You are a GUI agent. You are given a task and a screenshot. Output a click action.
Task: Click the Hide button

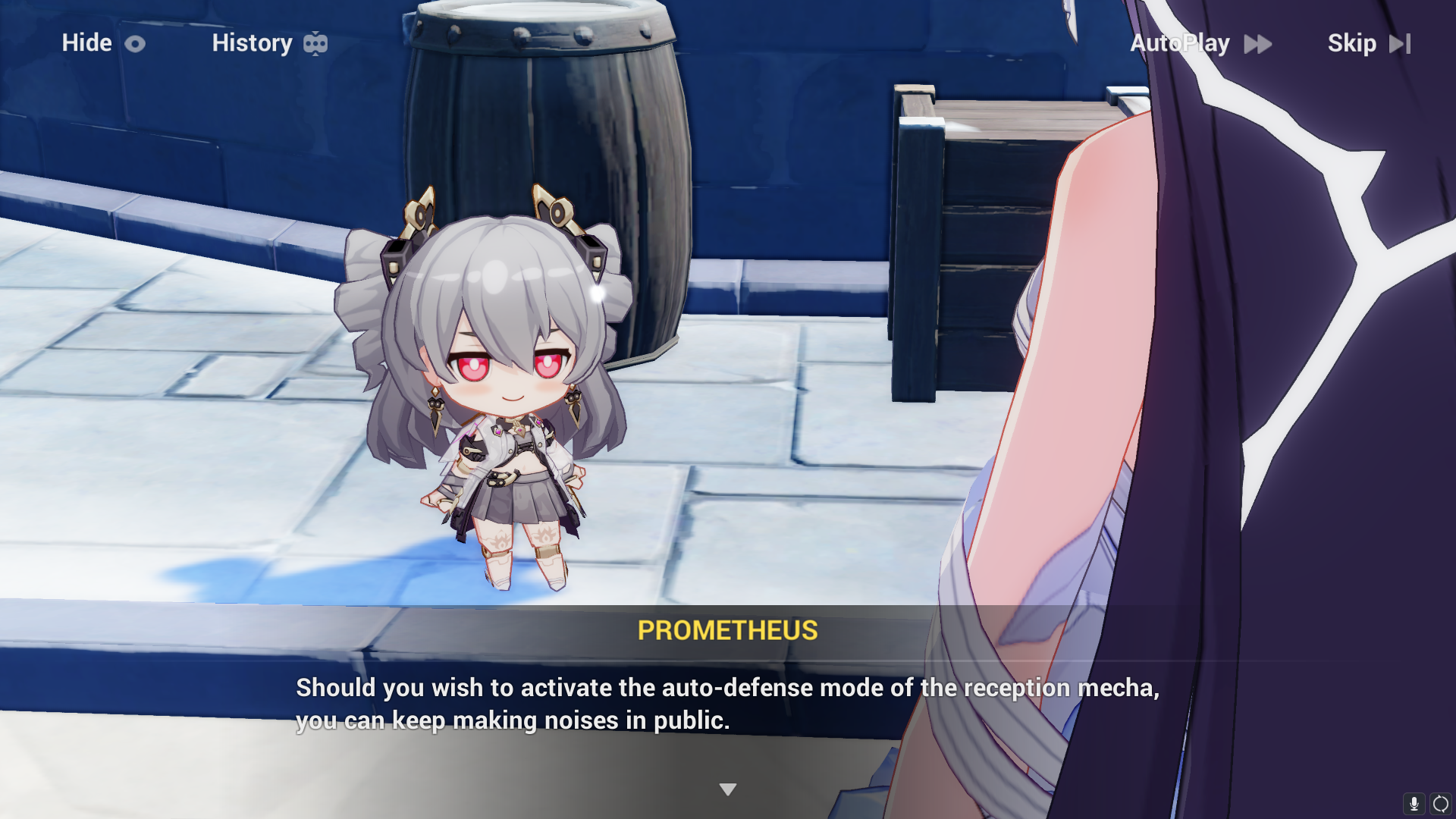pos(86,43)
